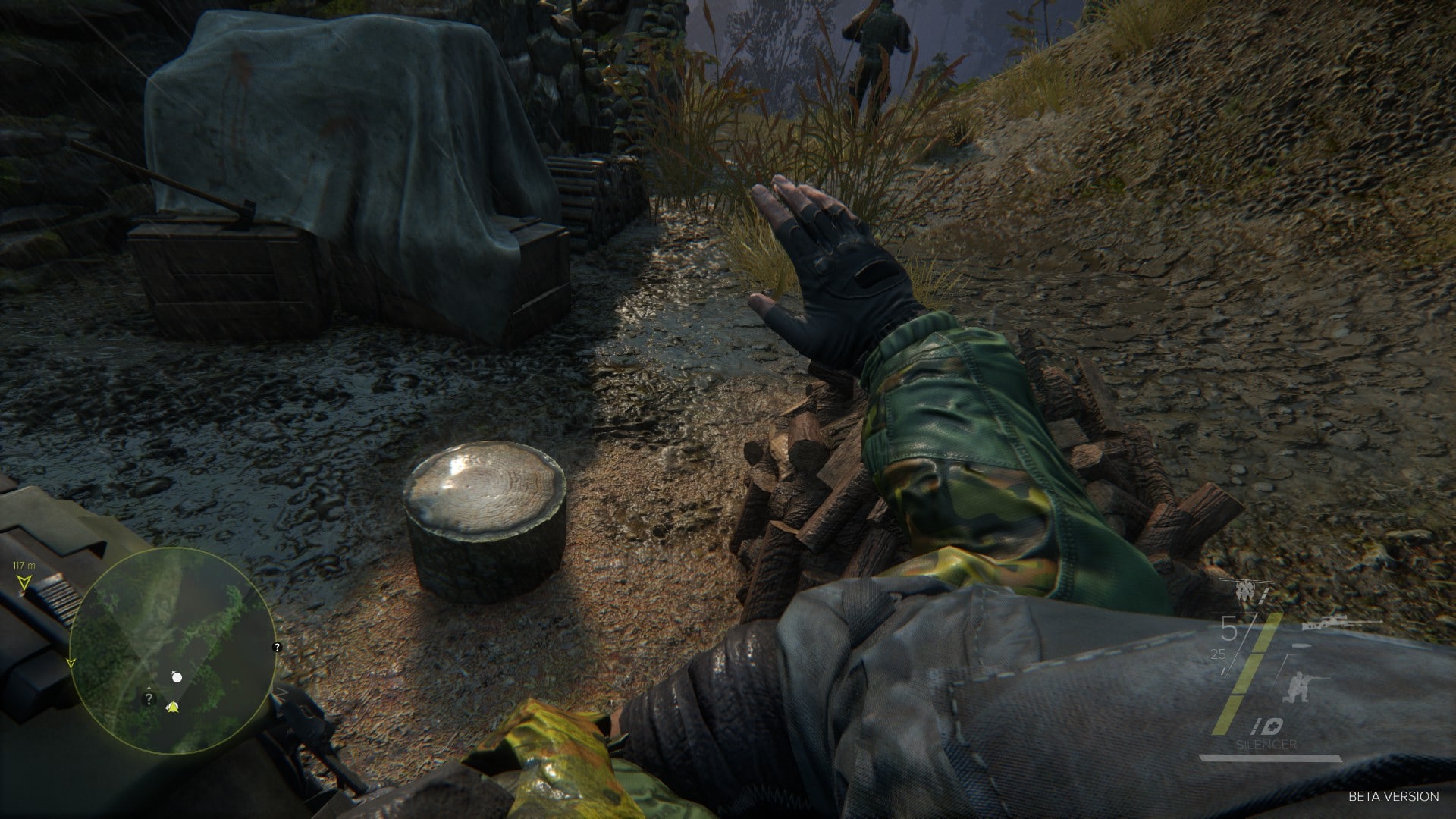Click the question mark on the minimap's rim

click(x=277, y=647)
